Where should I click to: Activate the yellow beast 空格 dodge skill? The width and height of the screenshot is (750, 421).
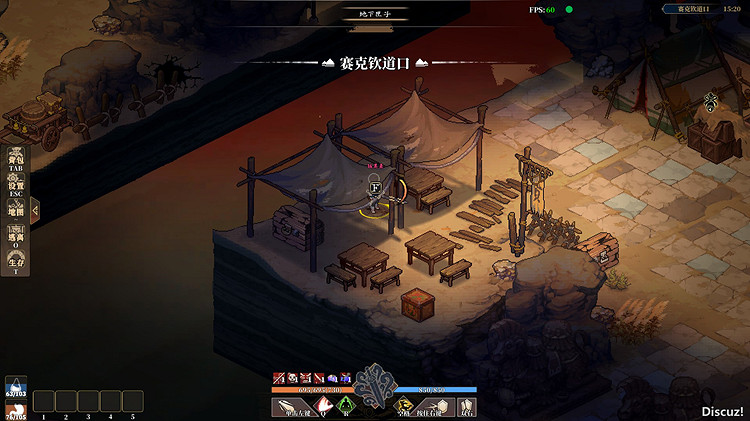click(x=402, y=406)
